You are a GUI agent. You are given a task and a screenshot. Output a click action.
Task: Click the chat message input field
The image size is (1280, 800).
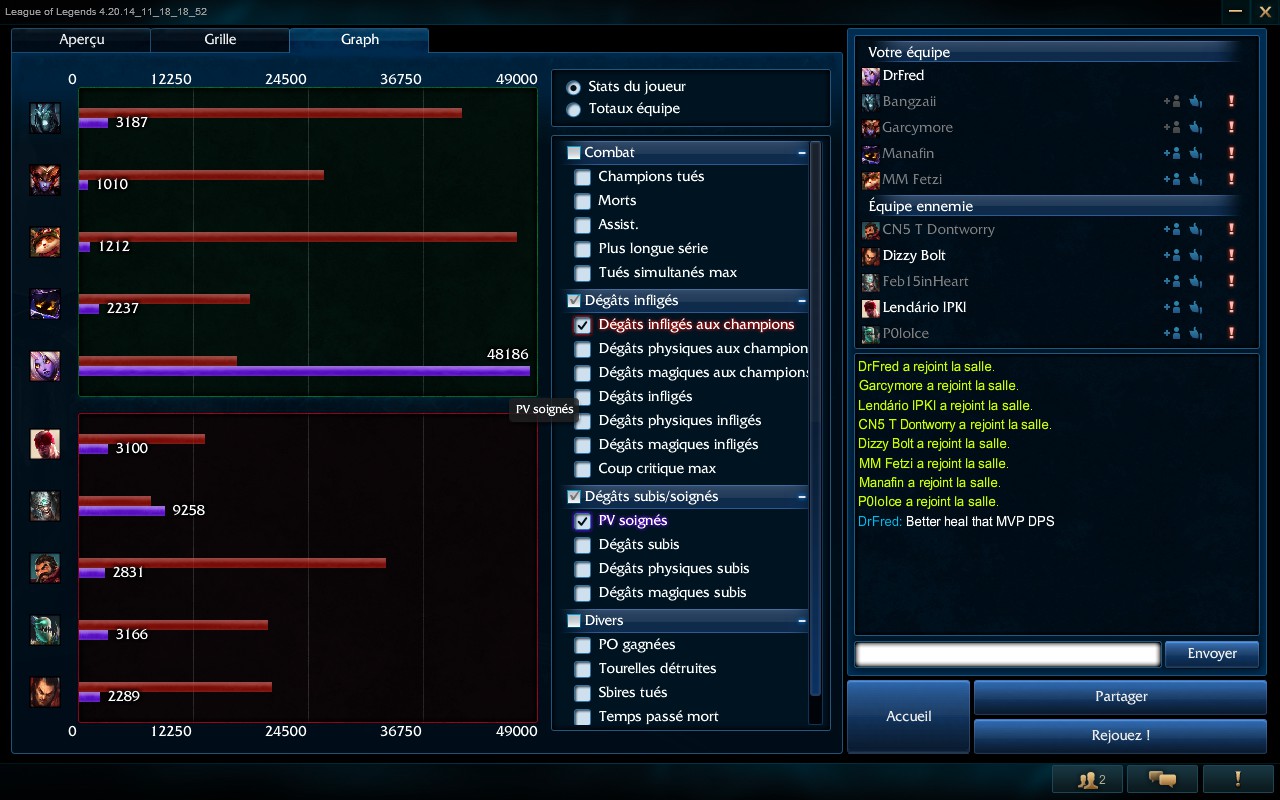tap(1007, 654)
